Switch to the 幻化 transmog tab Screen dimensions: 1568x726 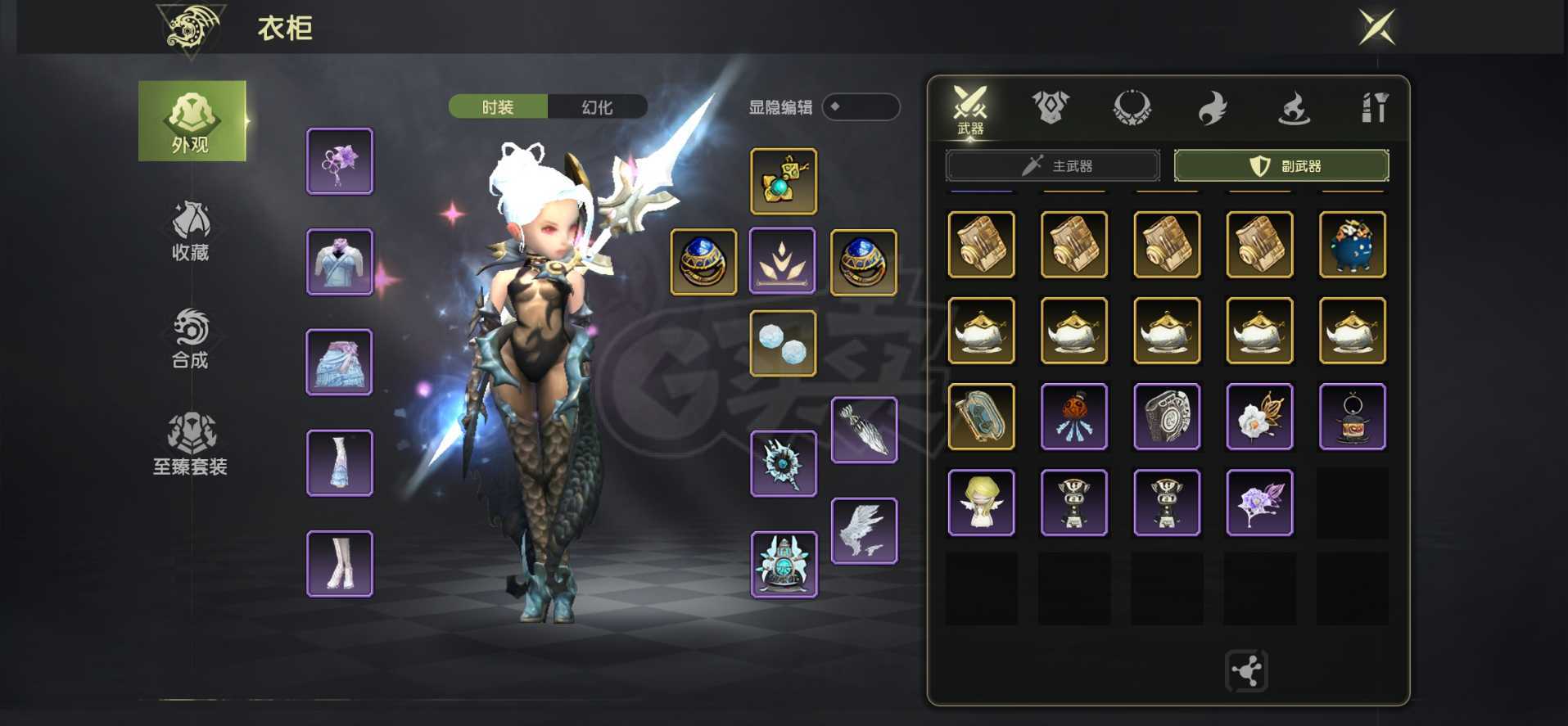597,107
